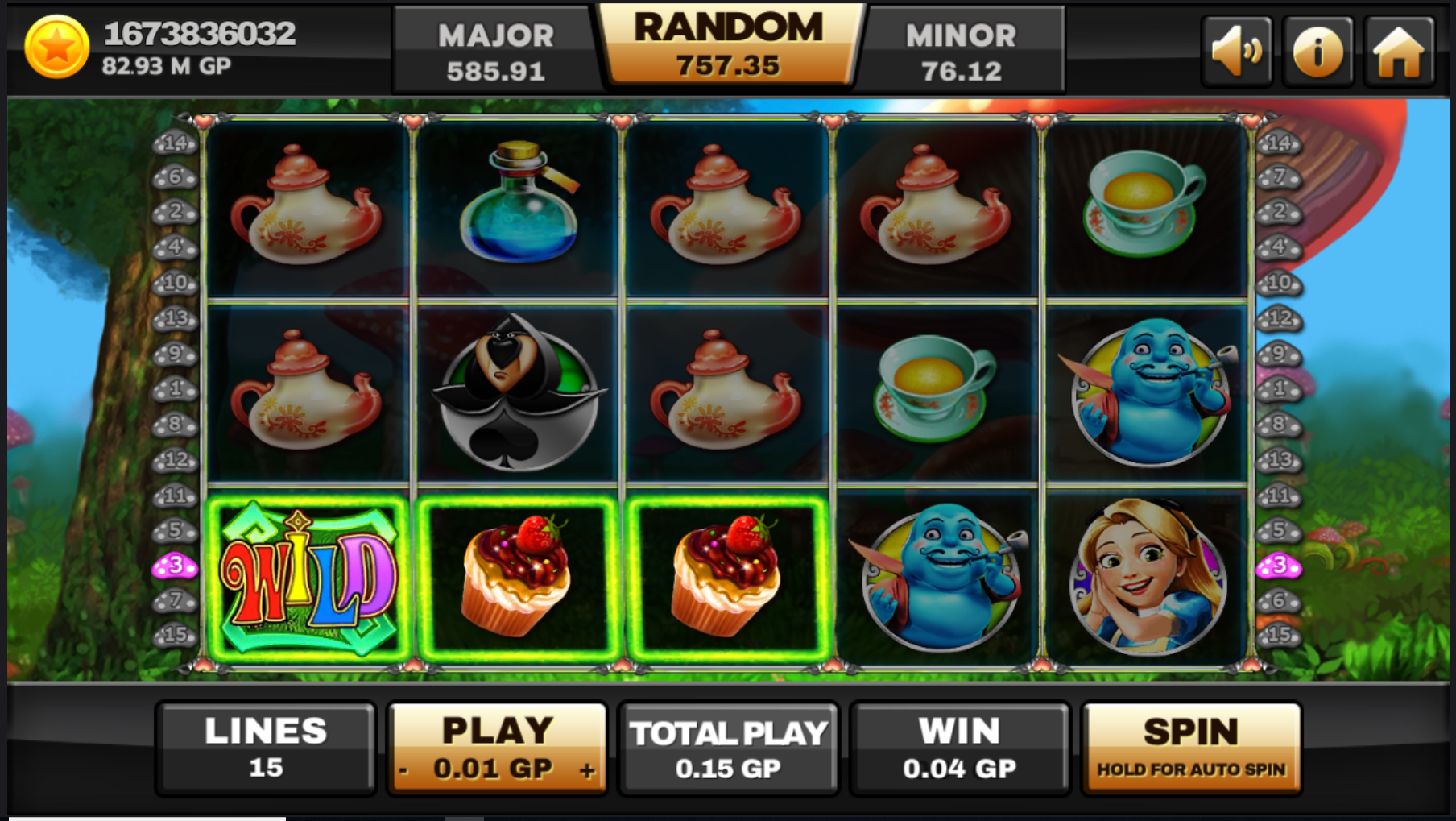
Task: Change the number of LINES
Action: (x=266, y=748)
